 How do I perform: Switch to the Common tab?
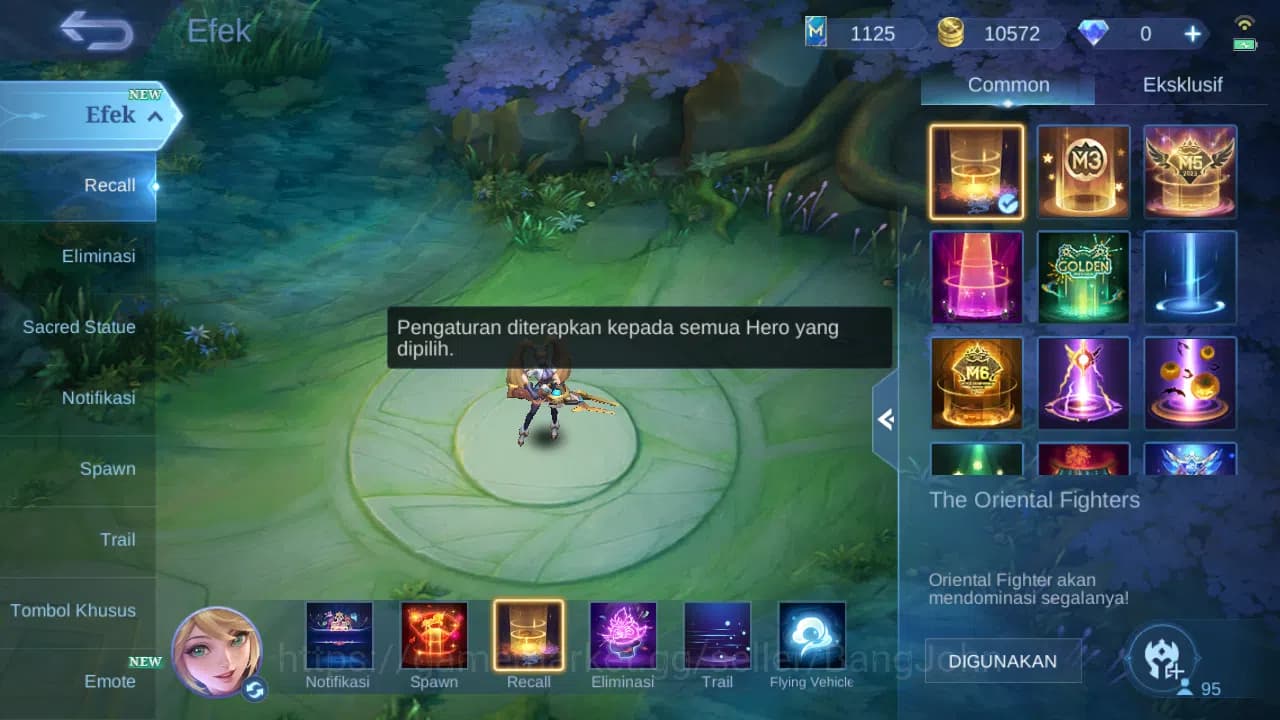point(1007,84)
